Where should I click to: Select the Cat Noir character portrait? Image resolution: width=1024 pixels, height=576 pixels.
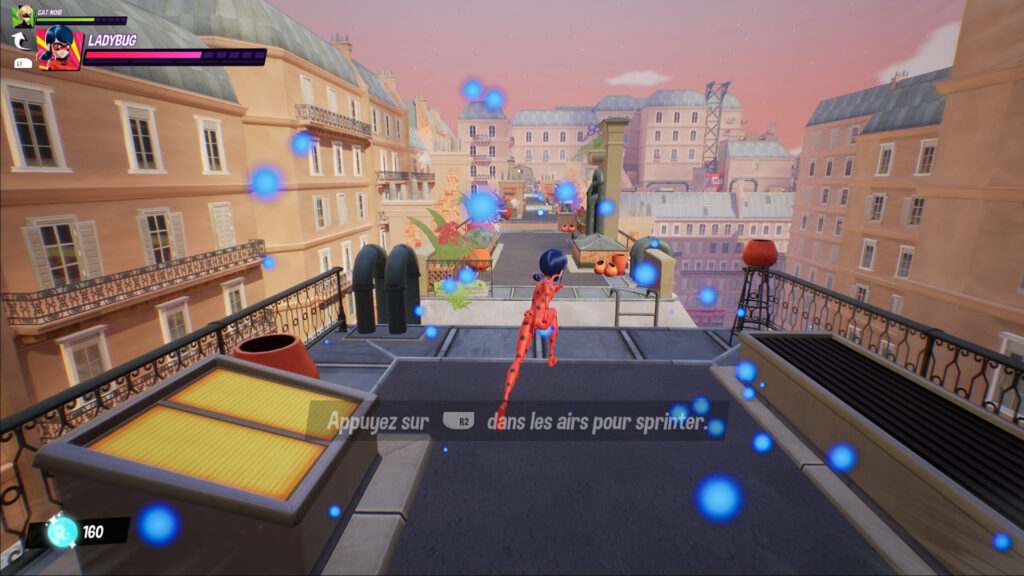[x=22, y=15]
